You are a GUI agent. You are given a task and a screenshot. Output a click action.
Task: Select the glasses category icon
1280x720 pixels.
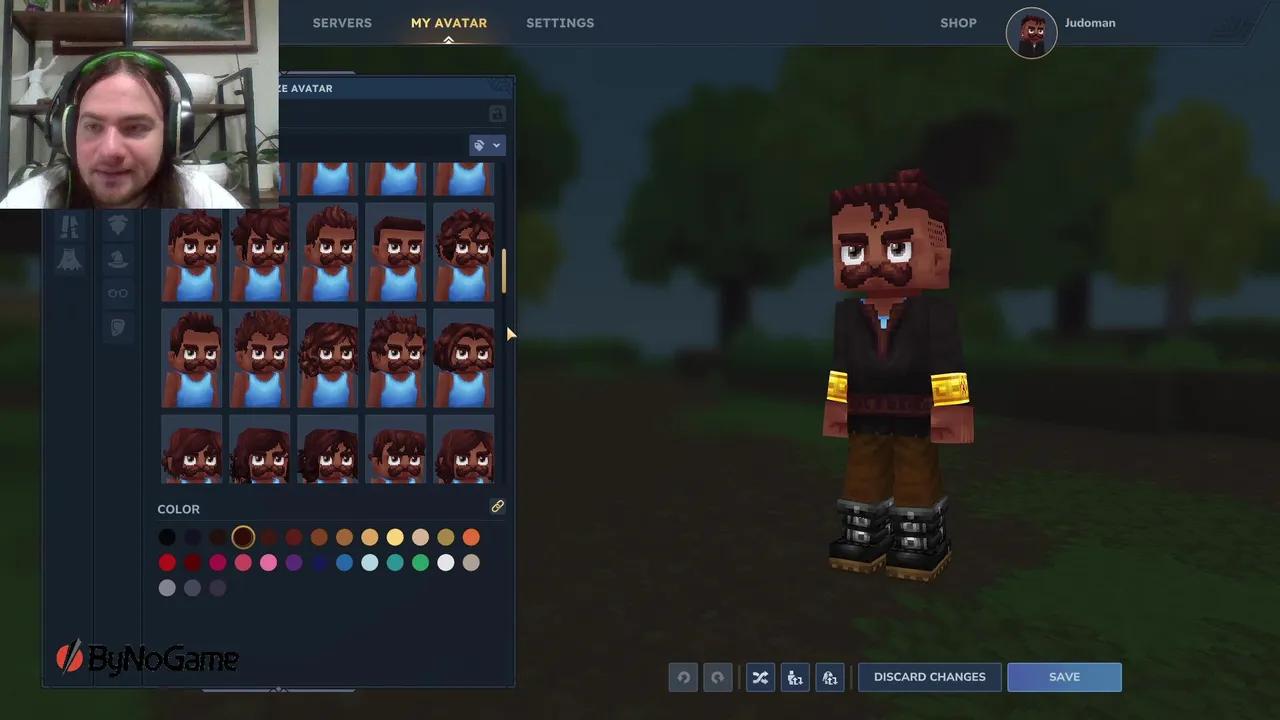[118, 293]
